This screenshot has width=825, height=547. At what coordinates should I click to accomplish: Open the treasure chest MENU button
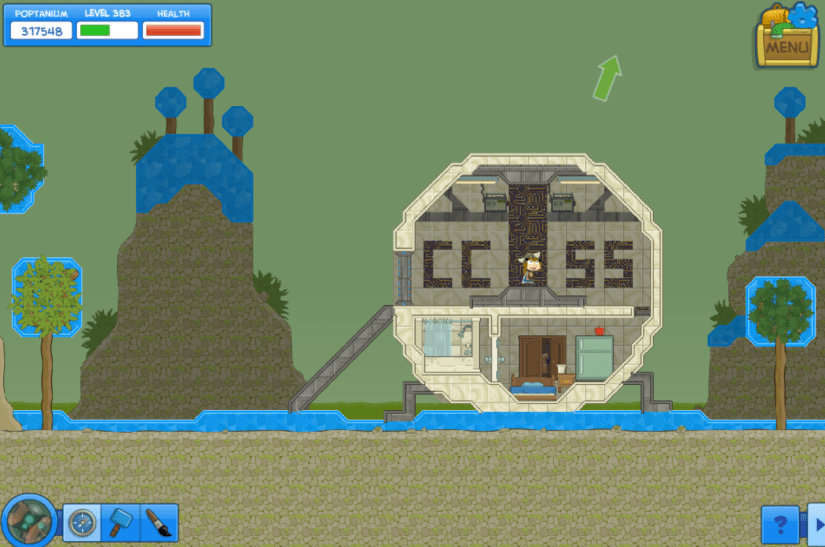coord(786,37)
